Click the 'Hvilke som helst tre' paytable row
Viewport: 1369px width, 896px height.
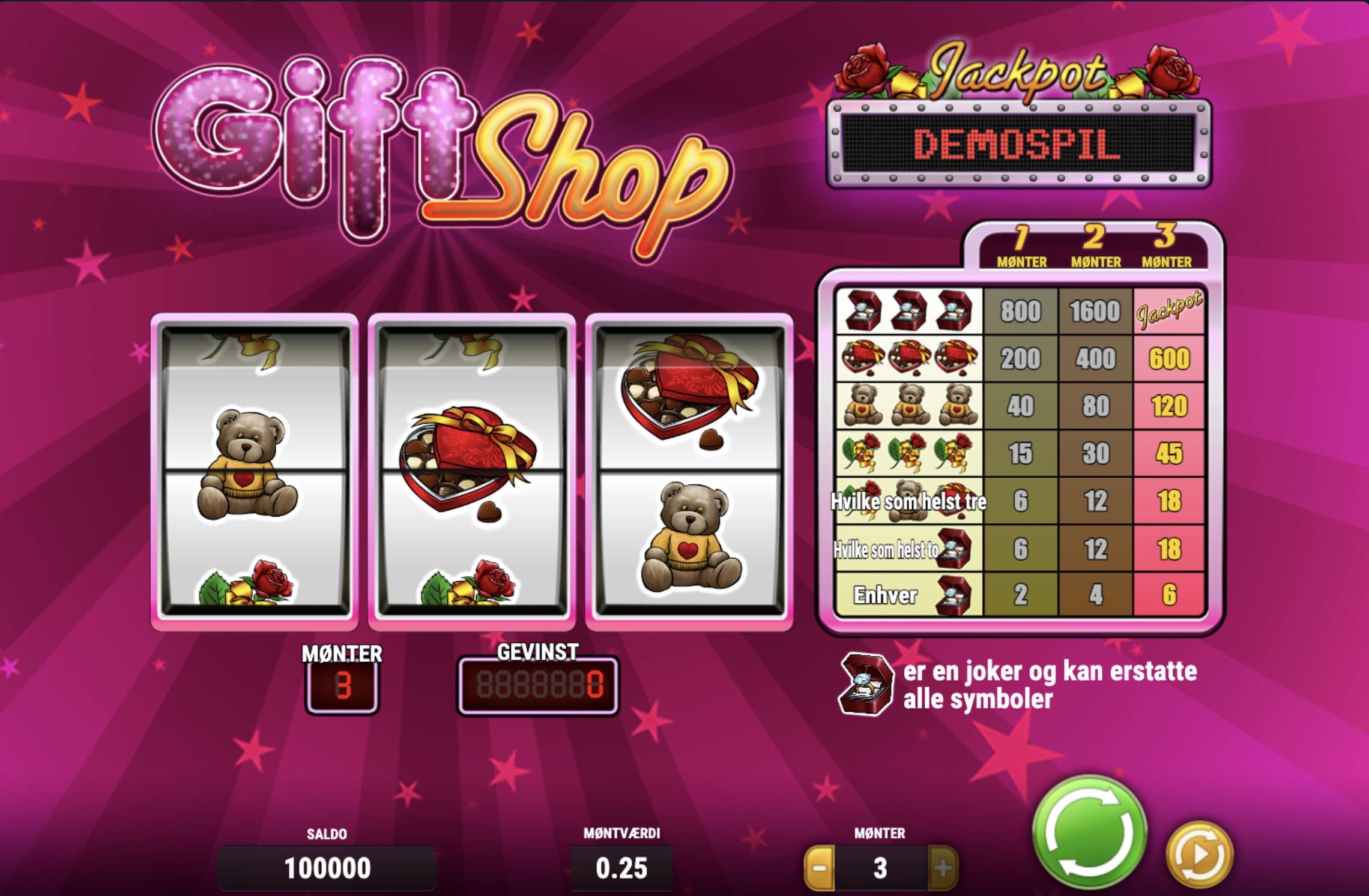point(910,501)
